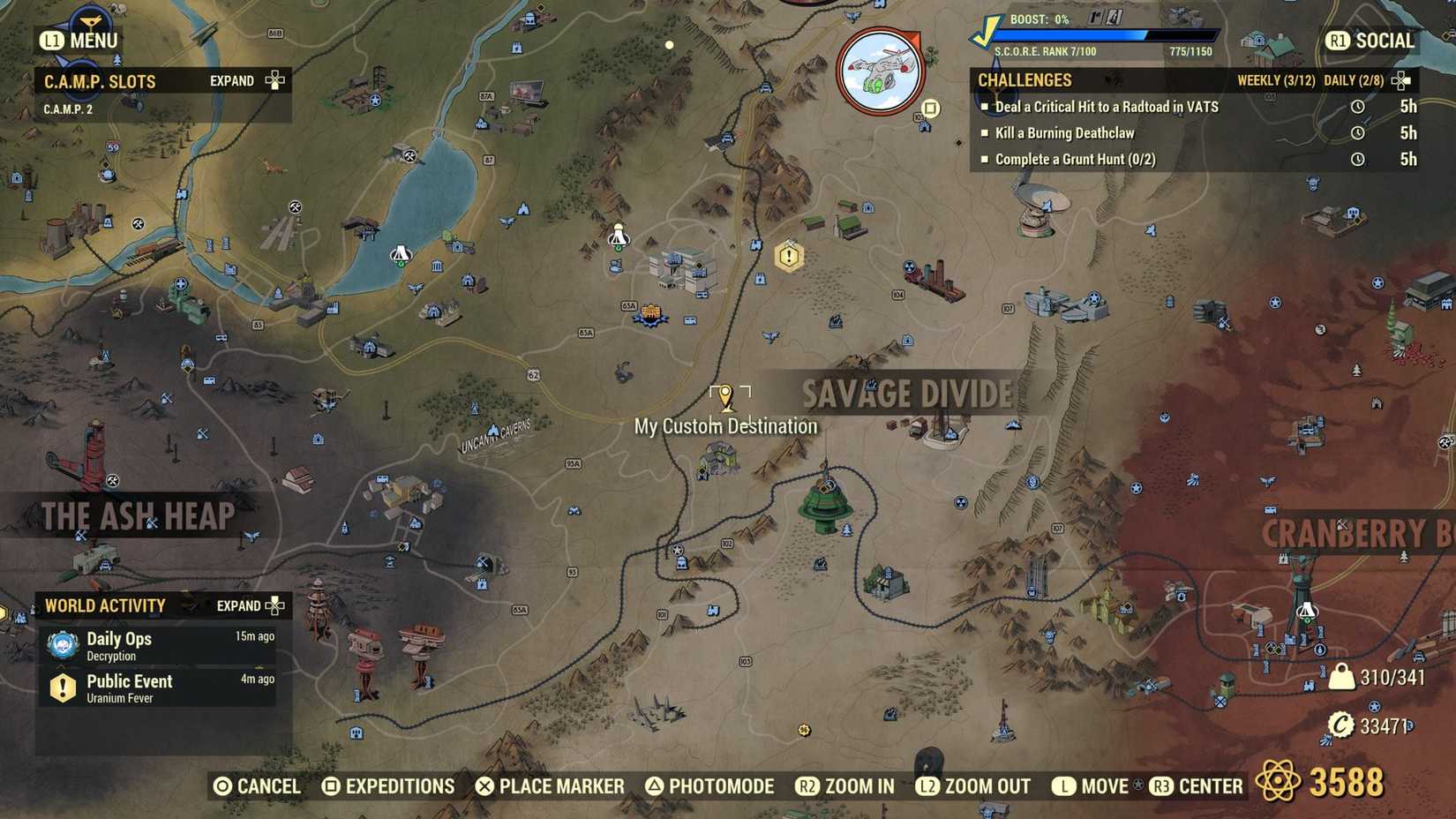The height and width of the screenshot is (819, 1456).
Task: Open the SOCIAL menu at top right
Action: click(1373, 40)
